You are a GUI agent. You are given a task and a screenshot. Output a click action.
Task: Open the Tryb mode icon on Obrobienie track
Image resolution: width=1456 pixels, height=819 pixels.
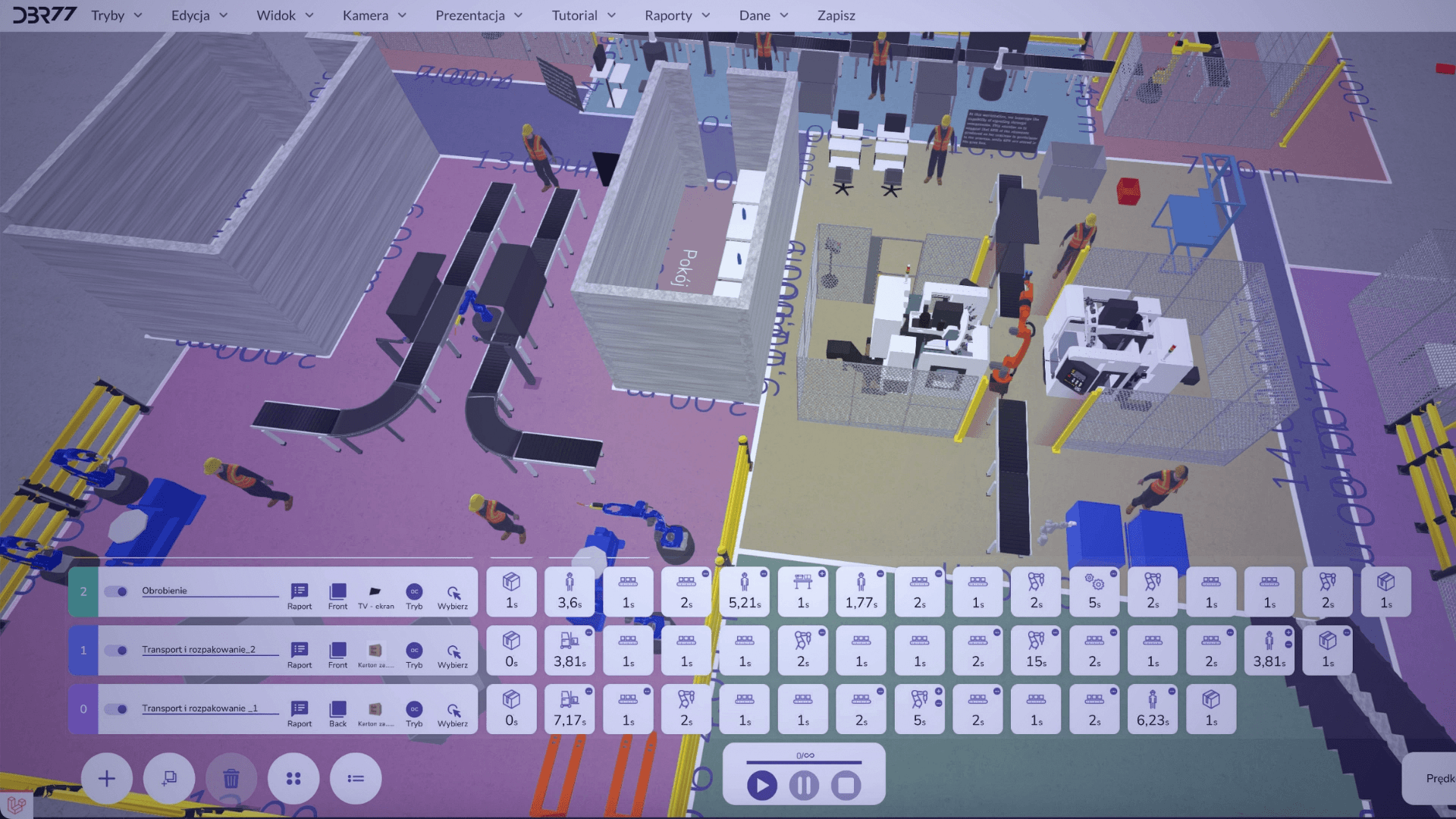[x=414, y=592]
